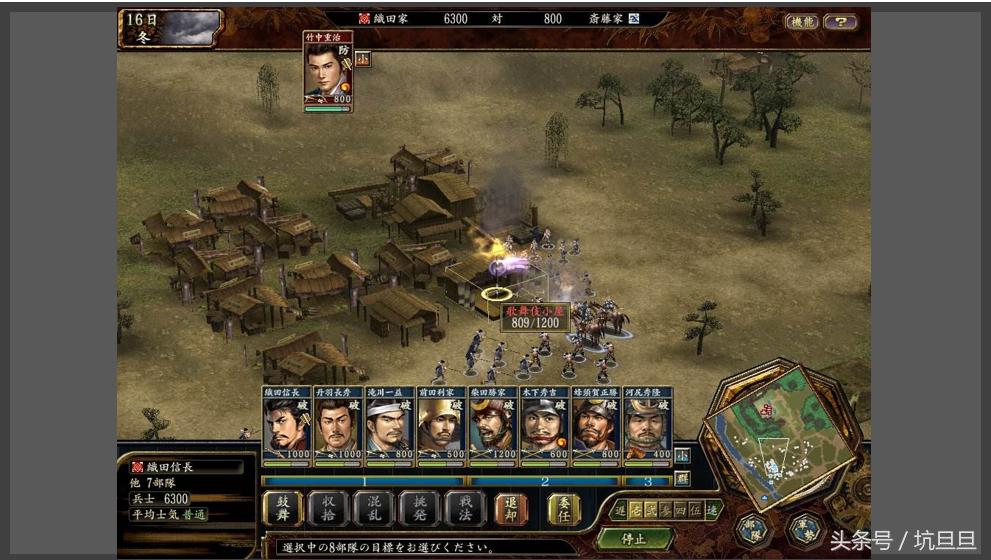Image resolution: width=991 pixels, height=560 pixels.
Task: Select enemy officer 竹中重治 portrait
Action: [x=328, y=69]
